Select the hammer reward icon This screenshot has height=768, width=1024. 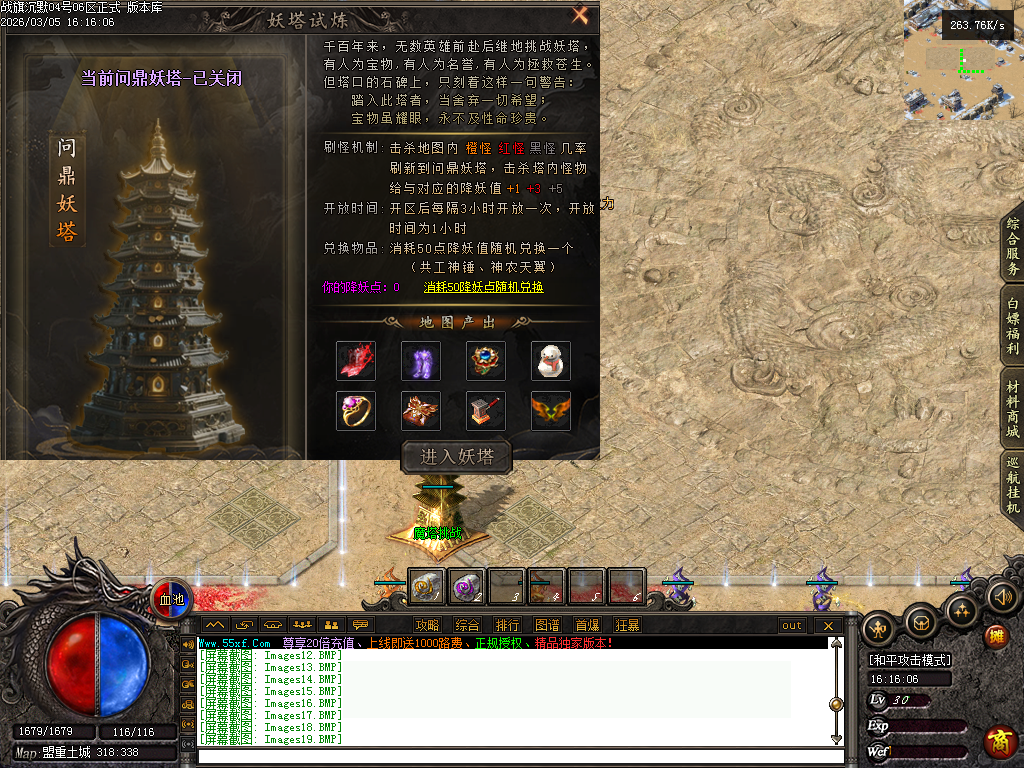[x=485, y=410]
